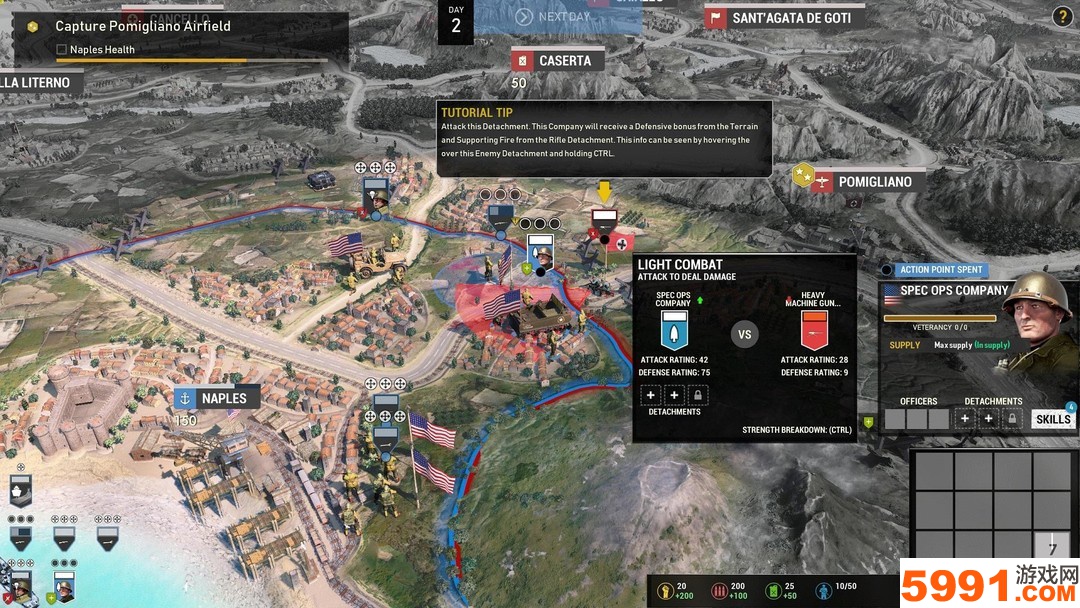Select the blue-badged soldier portrait in the unit roster
Screen dimensions: 1080x608
[64, 586]
